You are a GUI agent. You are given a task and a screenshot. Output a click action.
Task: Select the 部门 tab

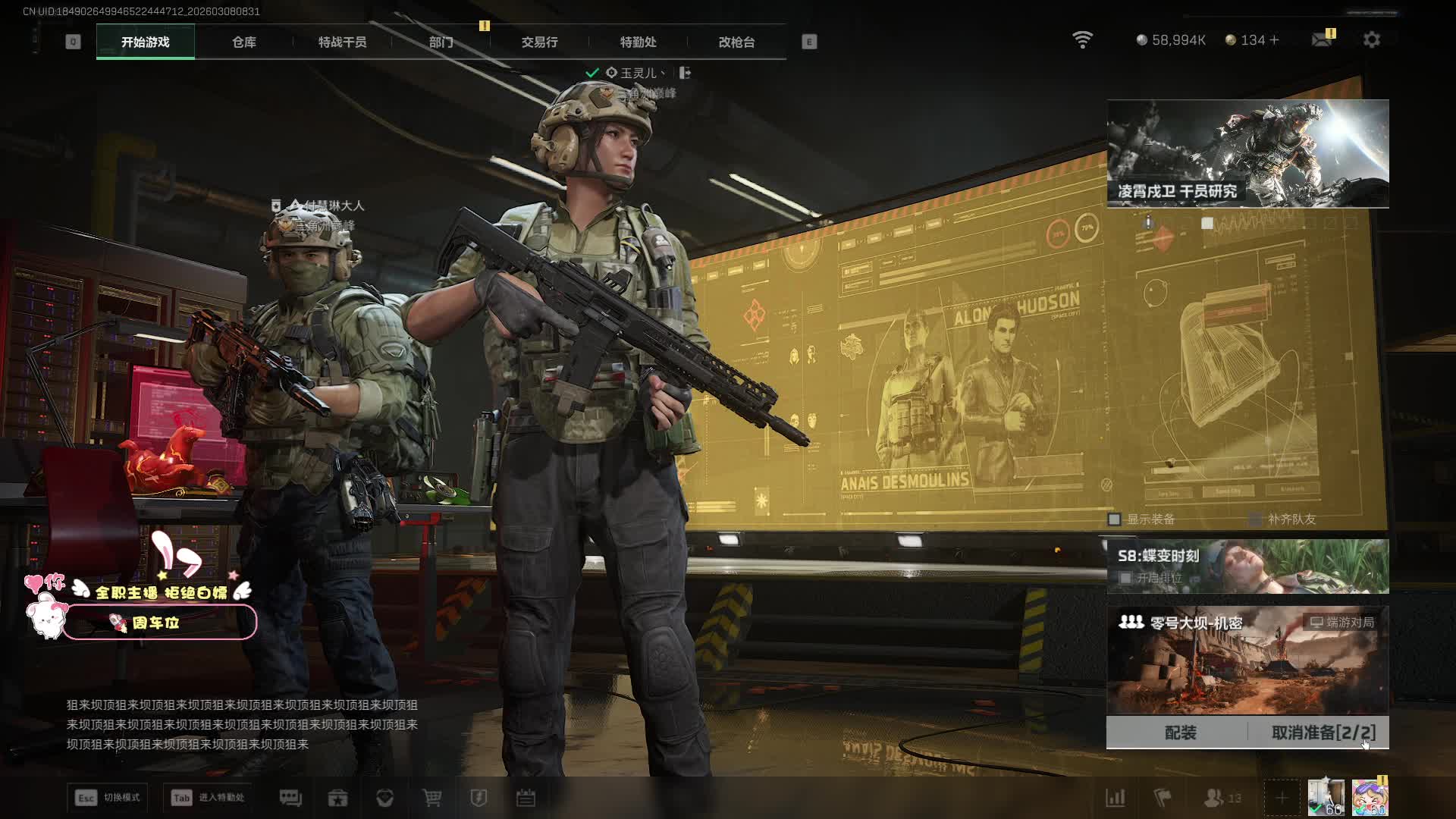[x=441, y=42]
